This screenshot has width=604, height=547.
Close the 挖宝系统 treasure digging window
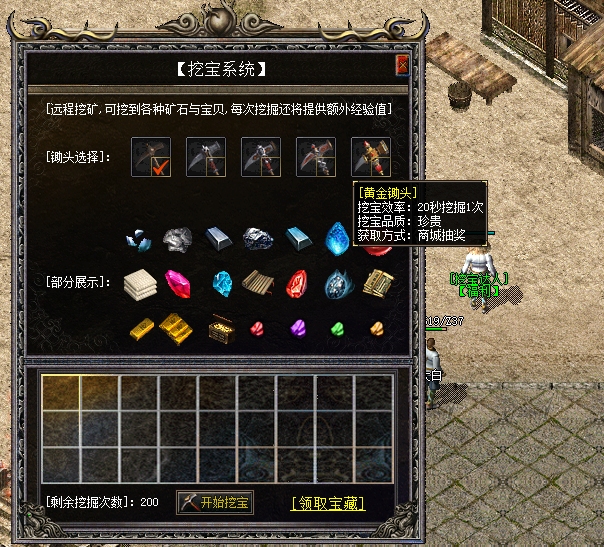point(402,67)
